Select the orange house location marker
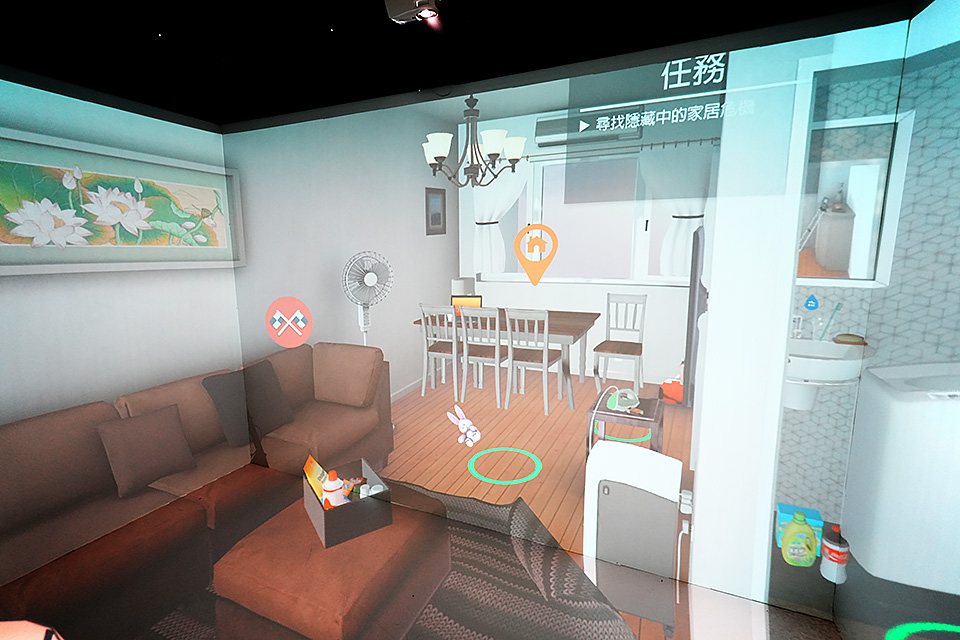960x640 pixels. tap(535, 248)
